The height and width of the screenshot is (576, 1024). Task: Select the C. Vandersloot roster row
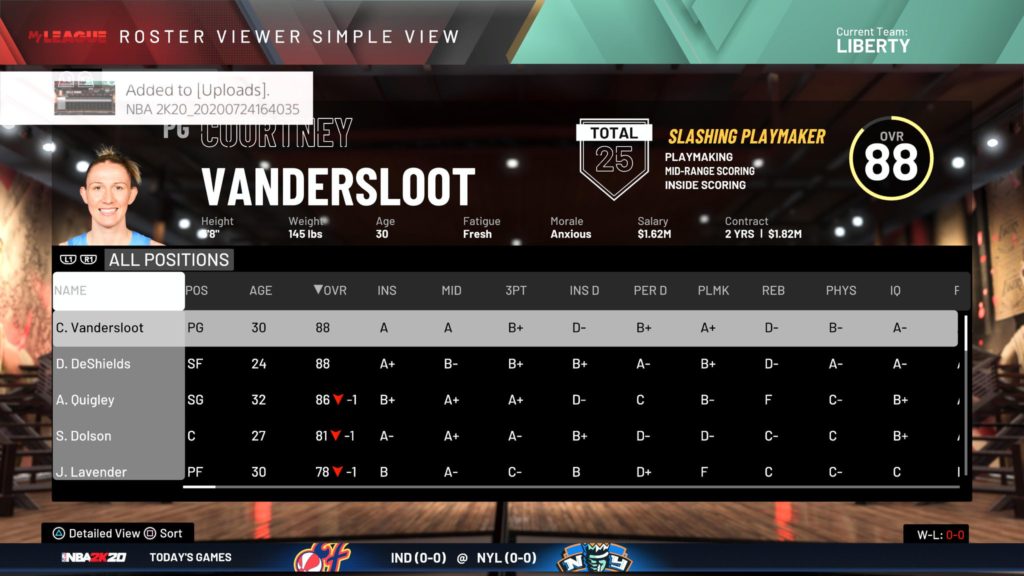pyautogui.click(x=100, y=328)
